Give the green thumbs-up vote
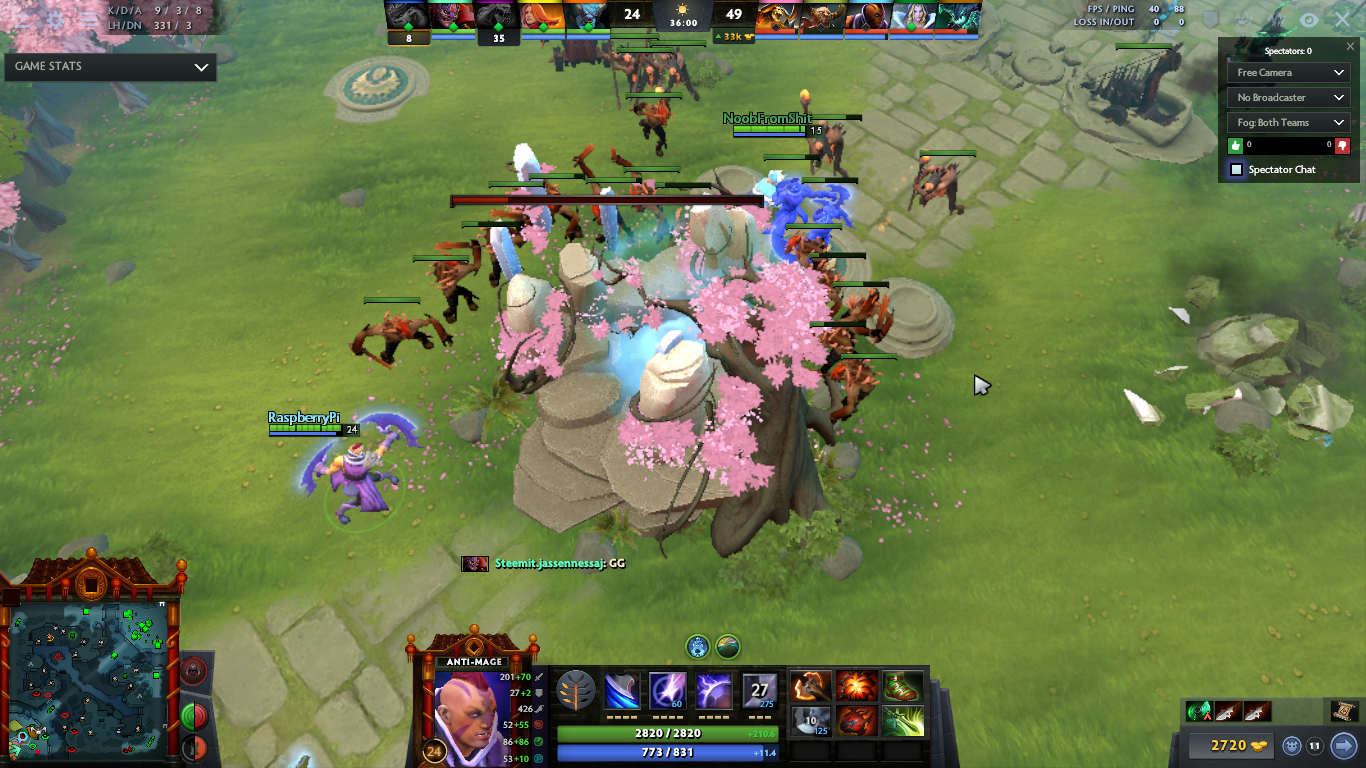Screen dimensions: 1366x768 (1236, 145)
